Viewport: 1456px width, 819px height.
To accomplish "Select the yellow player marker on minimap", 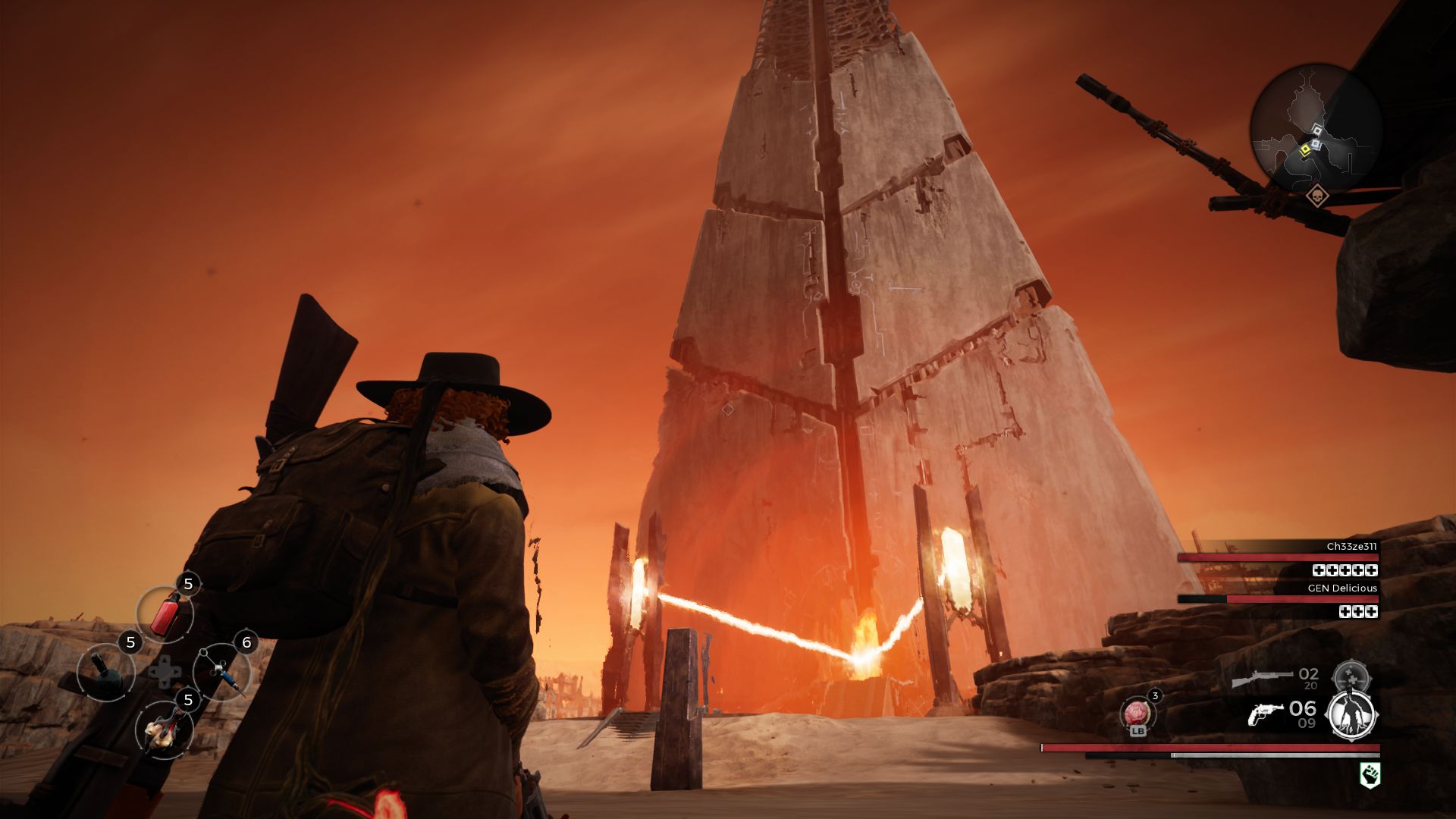I will click(1305, 149).
